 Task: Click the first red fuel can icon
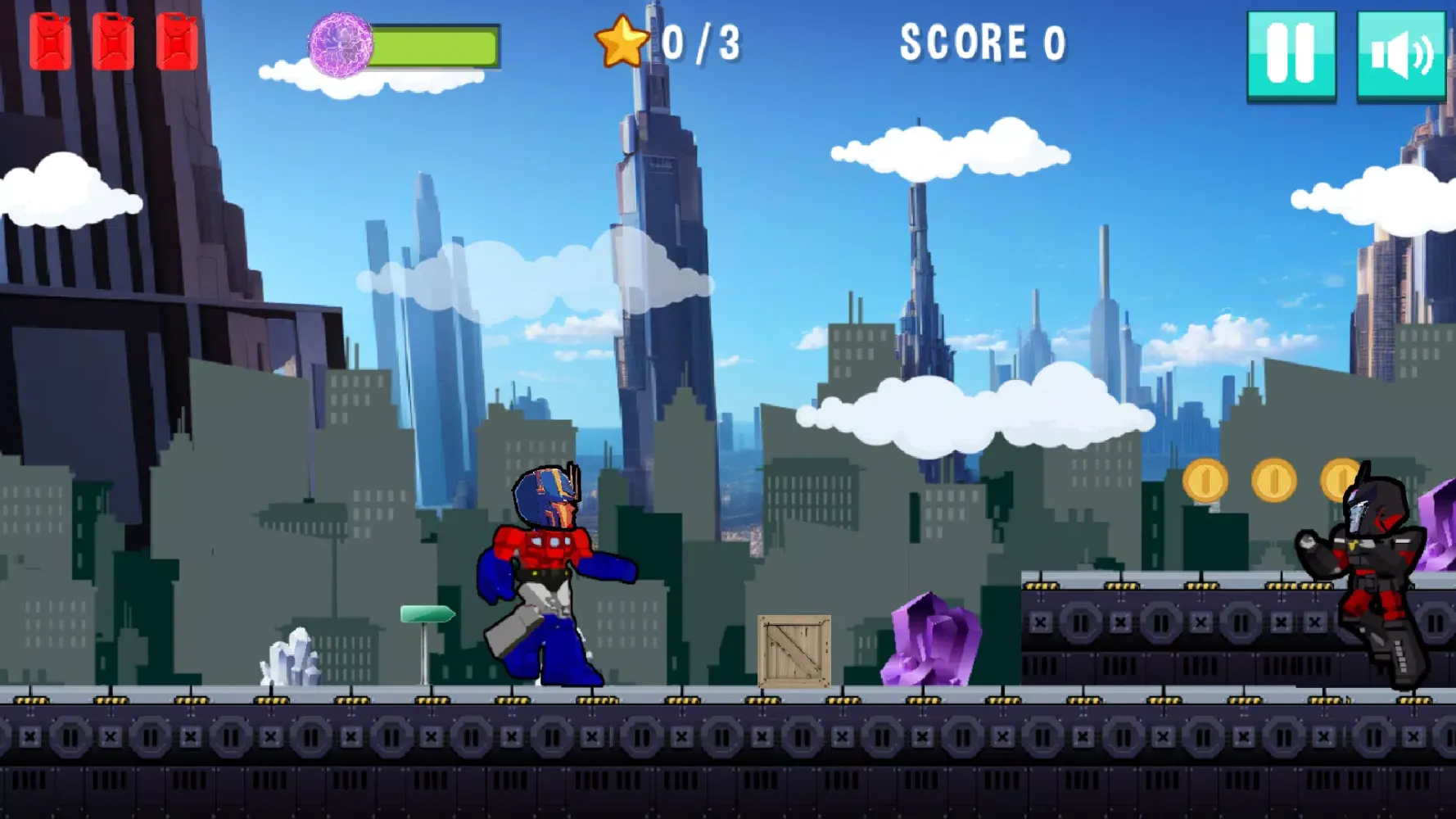[52, 39]
